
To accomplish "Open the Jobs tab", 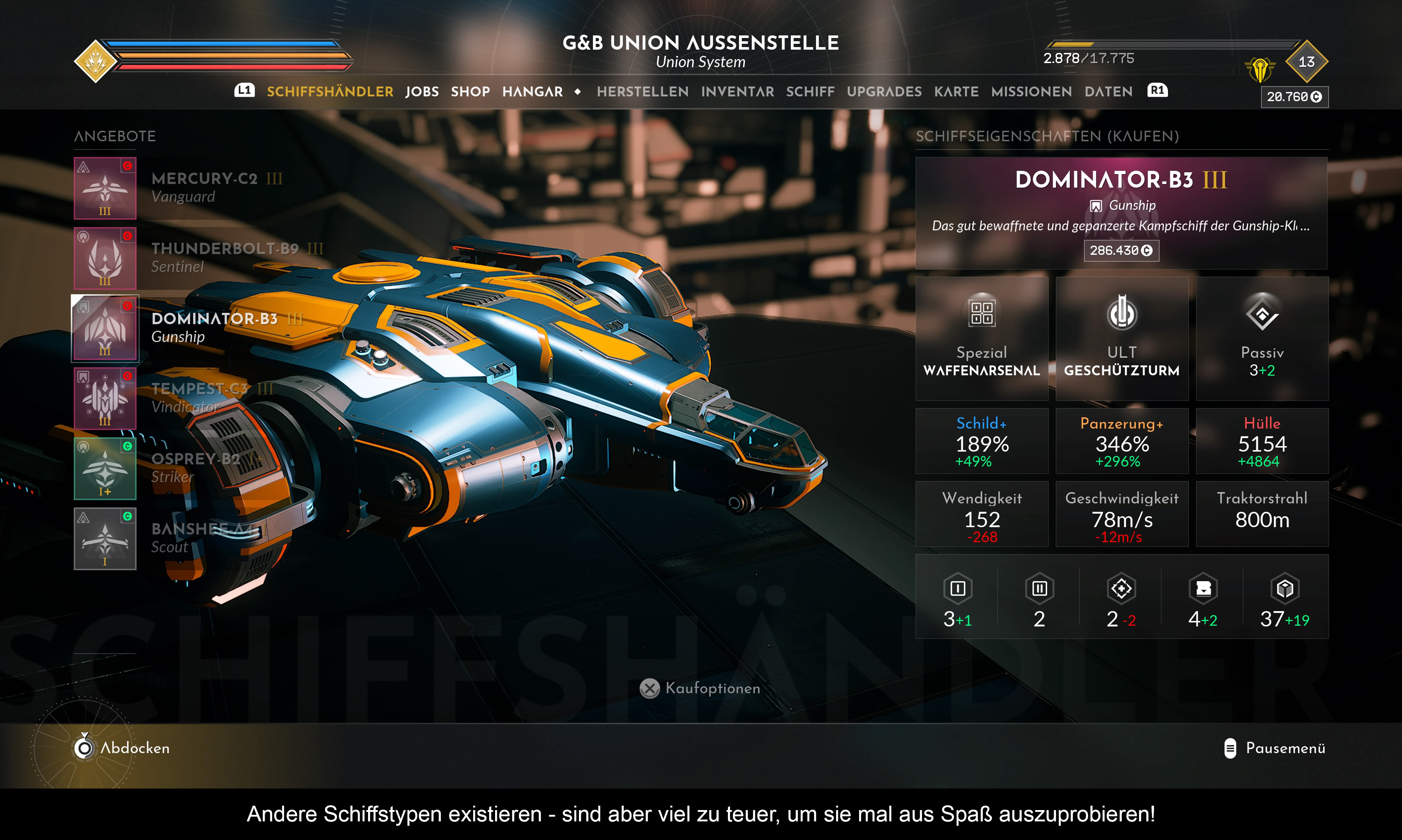I will 422,92.
